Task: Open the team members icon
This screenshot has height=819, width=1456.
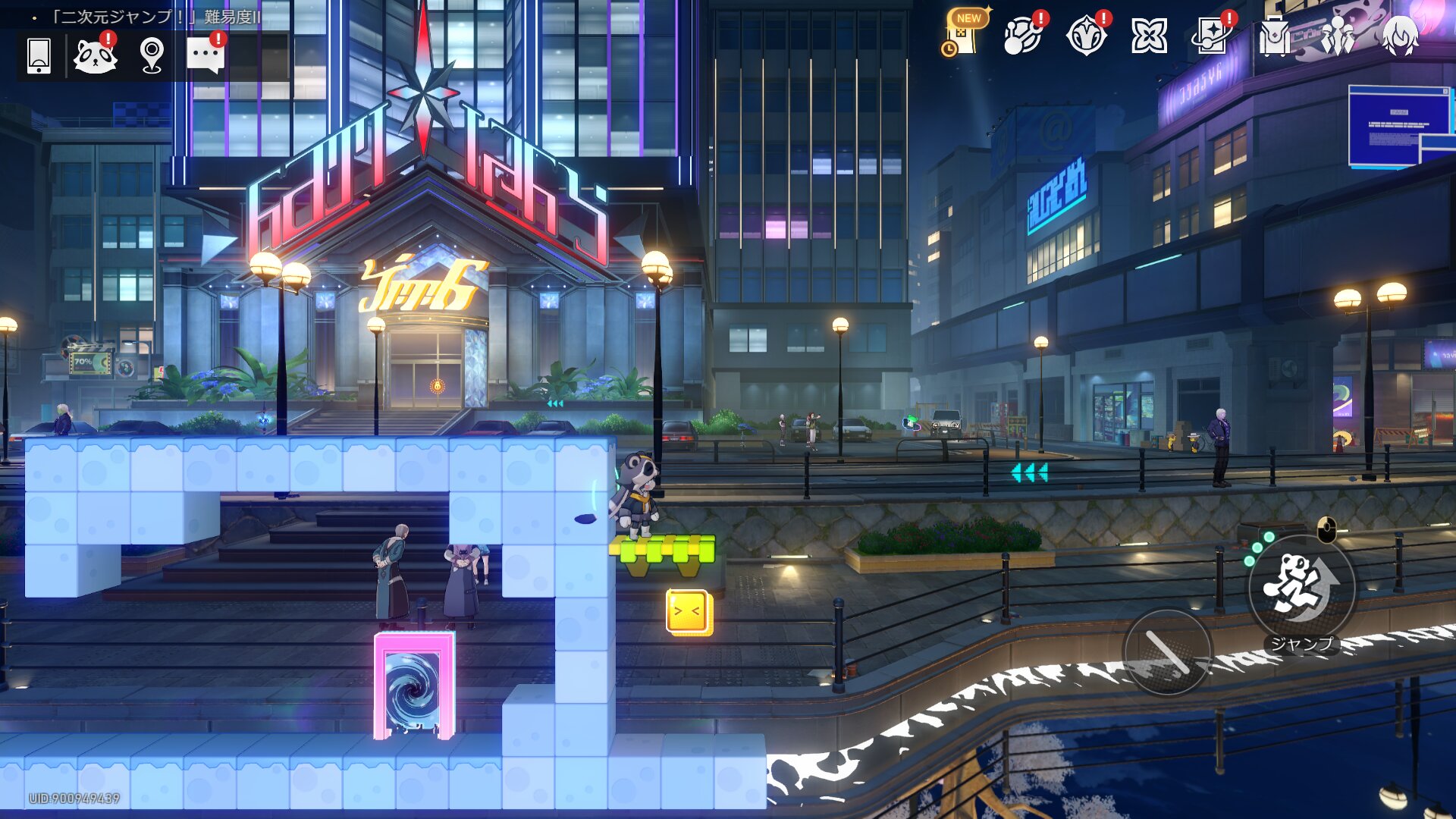Action: (x=1337, y=35)
